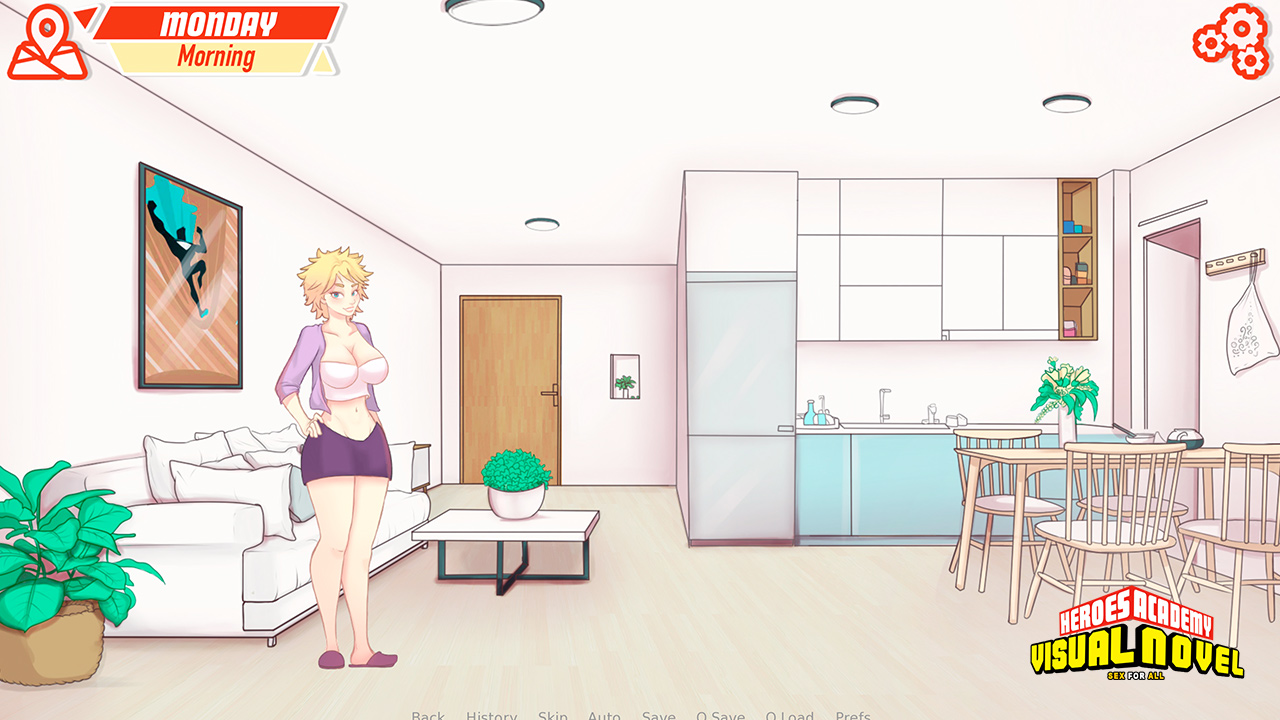
Task: Toggle Auto-advance mode
Action: click(604, 715)
